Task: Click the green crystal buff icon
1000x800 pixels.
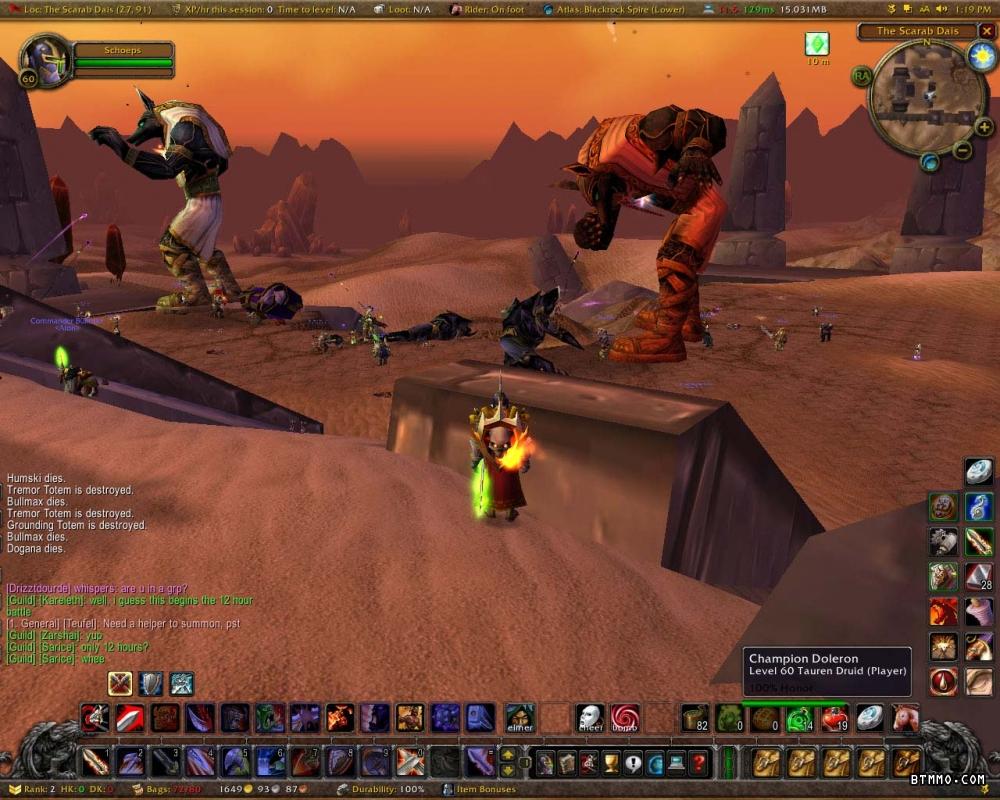Action: (x=817, y=44)
